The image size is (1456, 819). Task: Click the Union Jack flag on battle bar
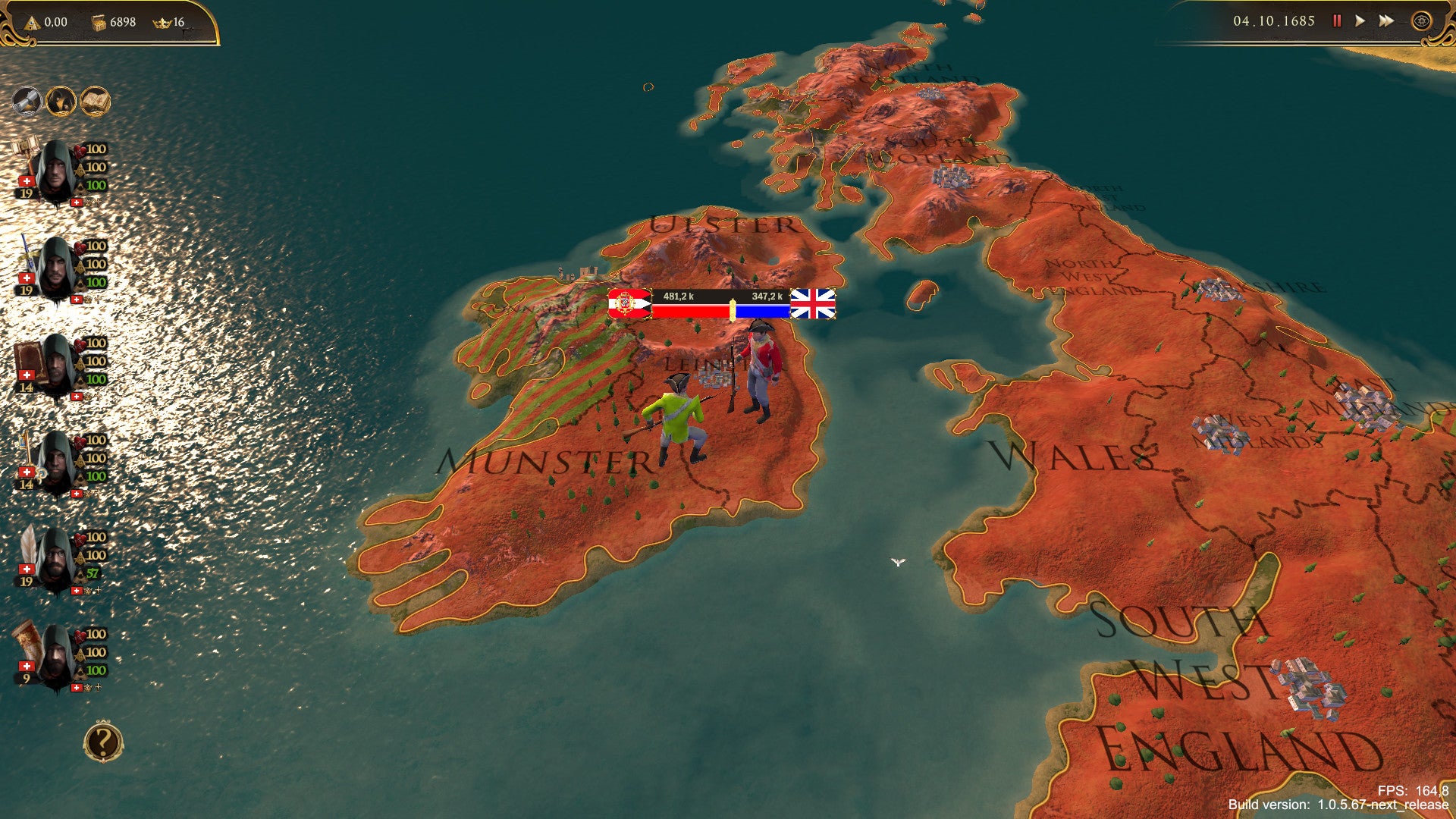[x=813, y=304]
